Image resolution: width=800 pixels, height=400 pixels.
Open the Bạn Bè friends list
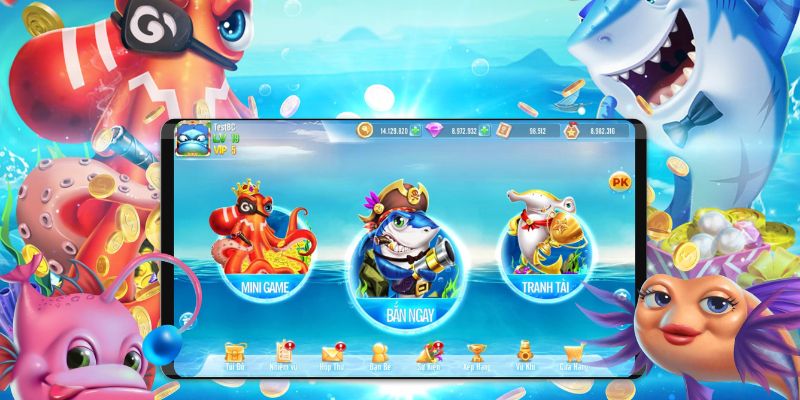point(380,353)
